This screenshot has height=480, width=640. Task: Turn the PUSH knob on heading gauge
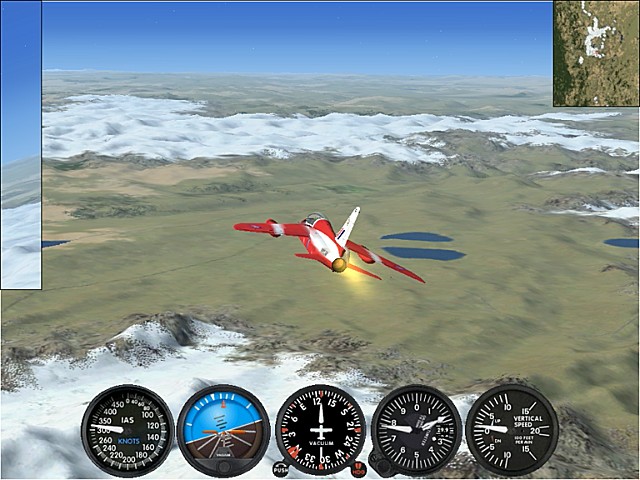tap(280, 468)
